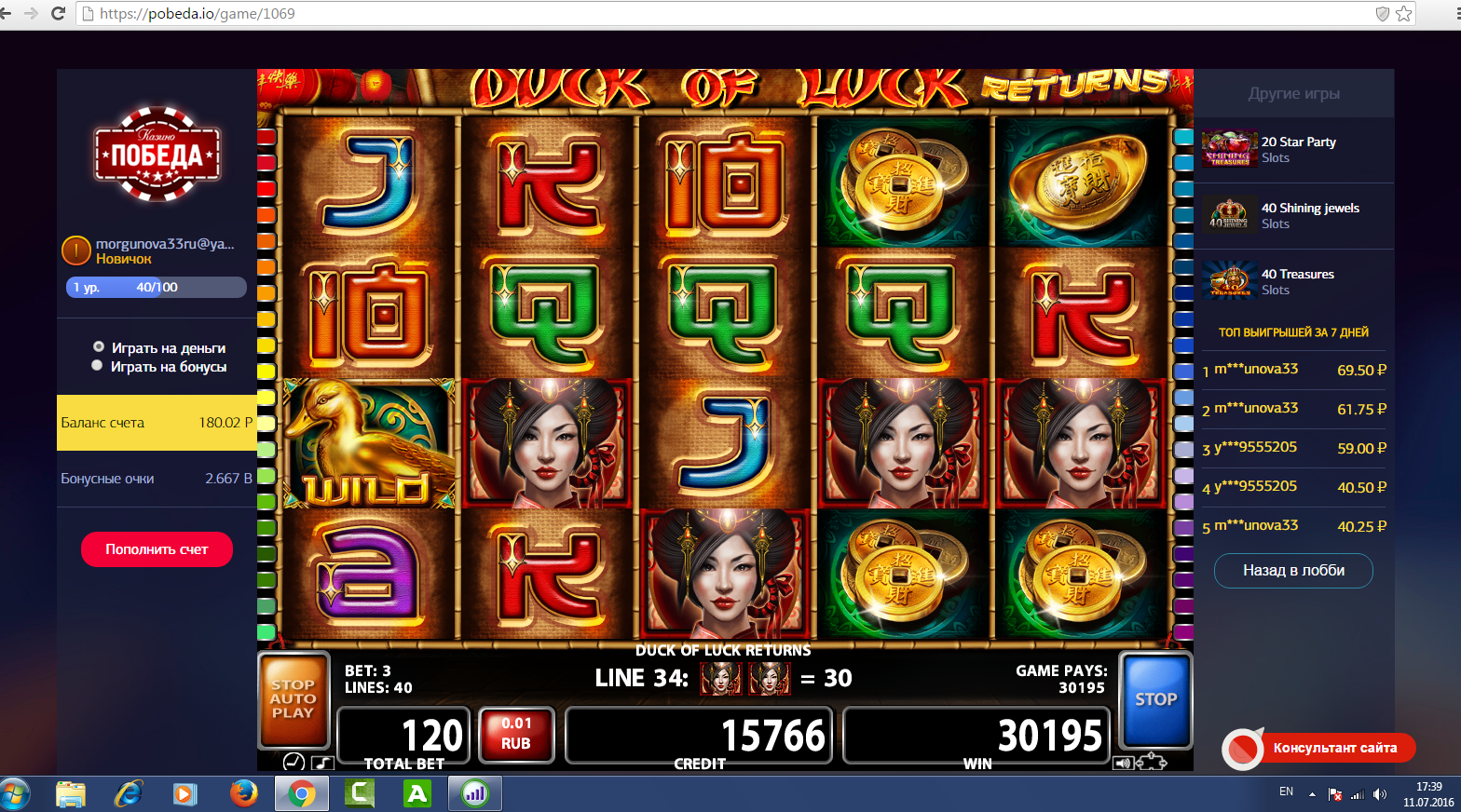Bookmark the page with the star icon
Screen dimensions: 1461x812
pyautogui.click(x=1404, y=14)
